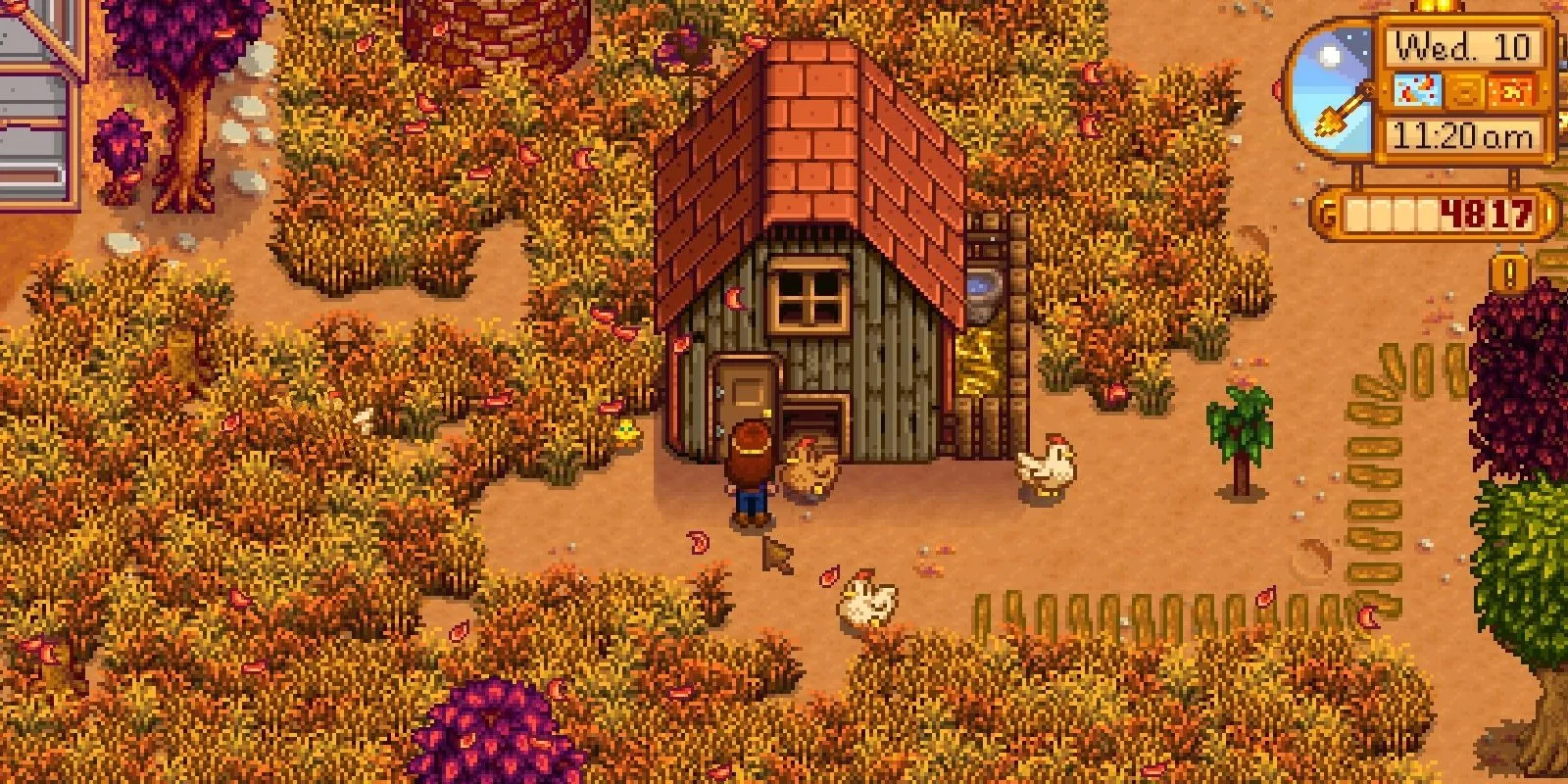
Task: Click the round button between weather and season icons
Action: pyautogui.click(x=1465, y=92)
